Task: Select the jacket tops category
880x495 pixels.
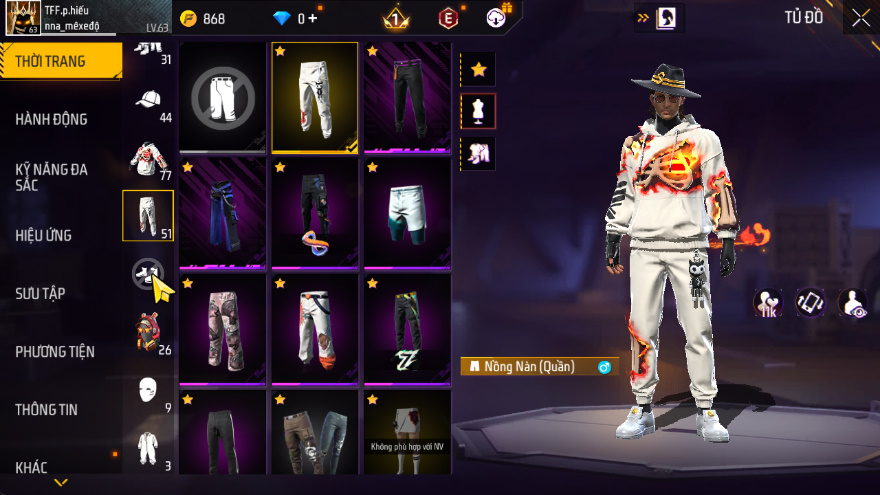Action: [148, 158]
